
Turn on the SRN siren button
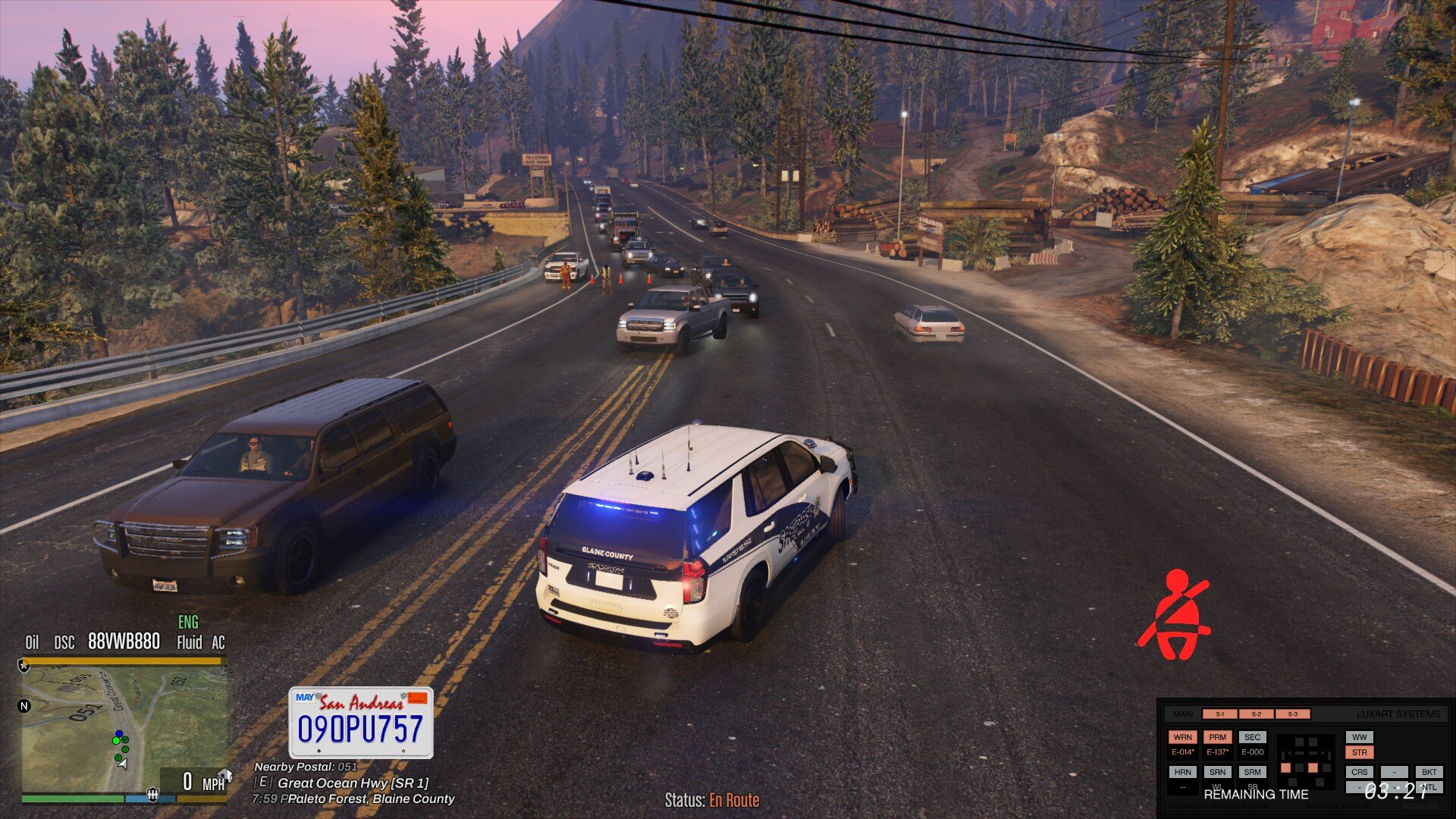pos(1217,772)
